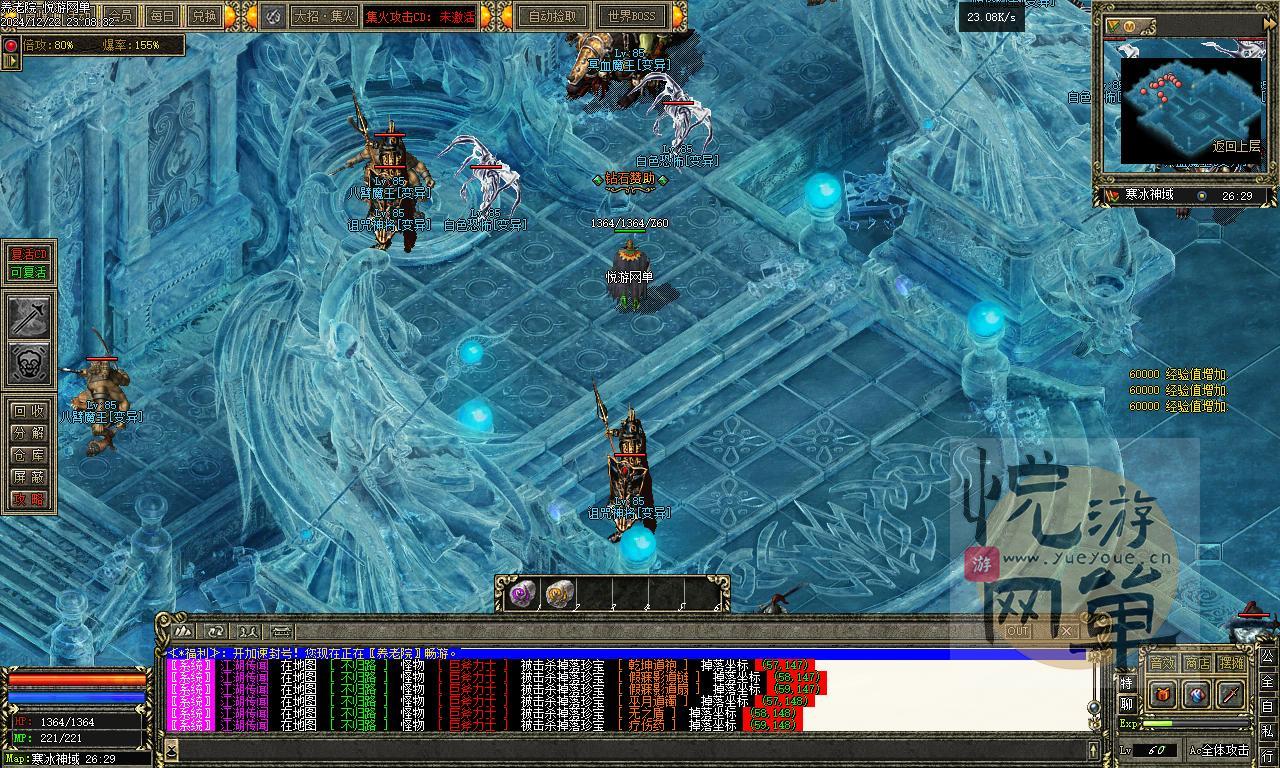The image size is (1280, 768).
Task: Toggle the 音效 sound effects button
Action: 1162,663
